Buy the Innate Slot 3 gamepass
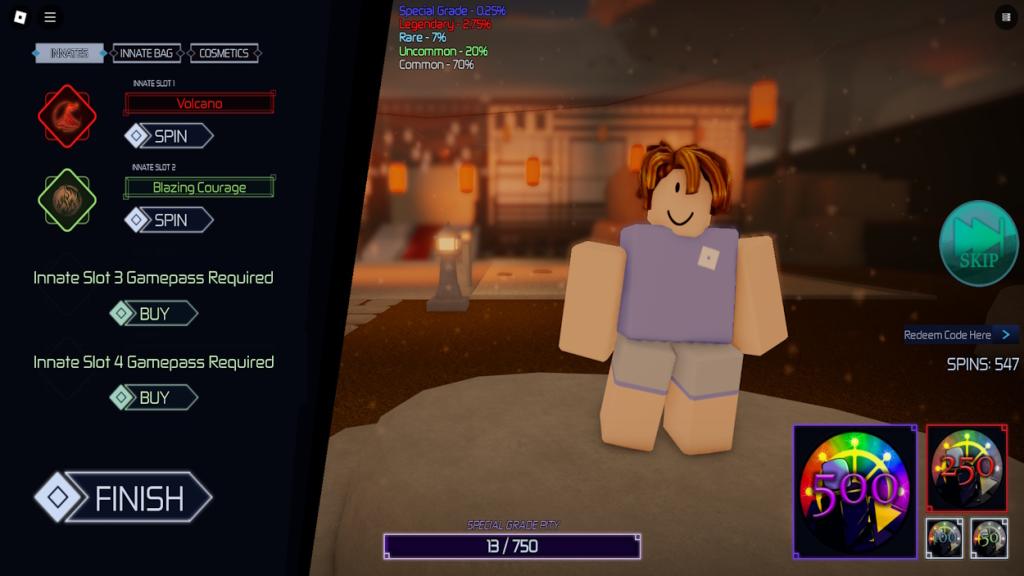Viewport: 1024px width, 576px height. [154, 314]
